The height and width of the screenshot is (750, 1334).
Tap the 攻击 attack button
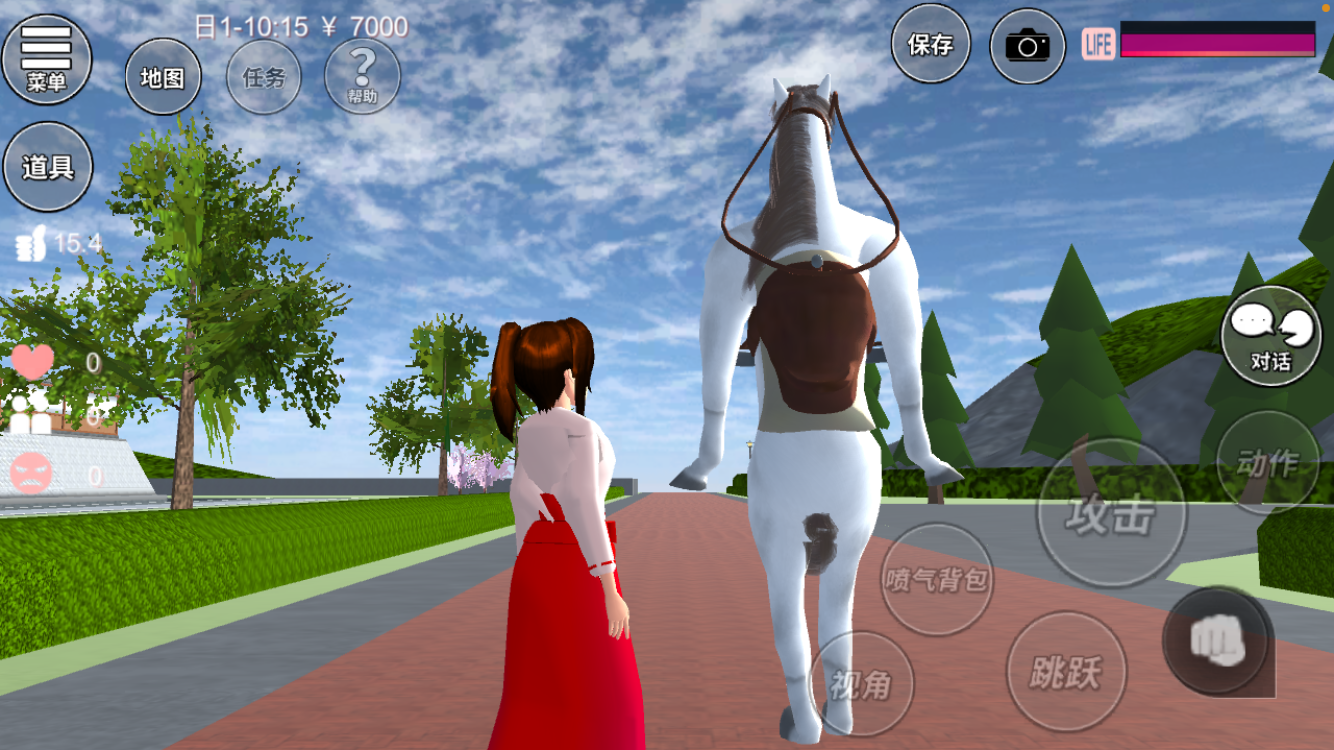1110,513
